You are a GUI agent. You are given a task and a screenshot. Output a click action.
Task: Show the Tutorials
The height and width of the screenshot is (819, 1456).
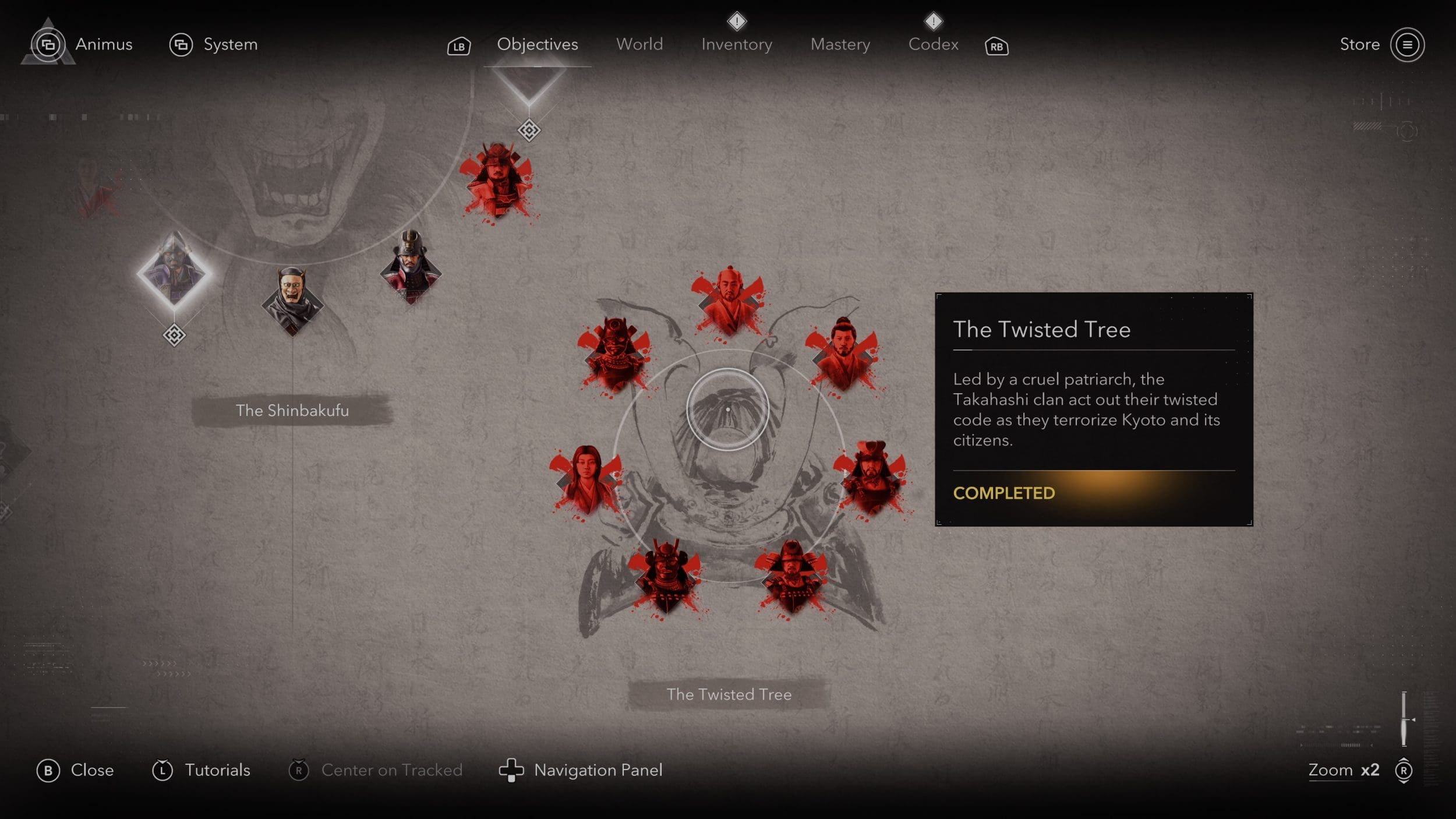[202, 770]
